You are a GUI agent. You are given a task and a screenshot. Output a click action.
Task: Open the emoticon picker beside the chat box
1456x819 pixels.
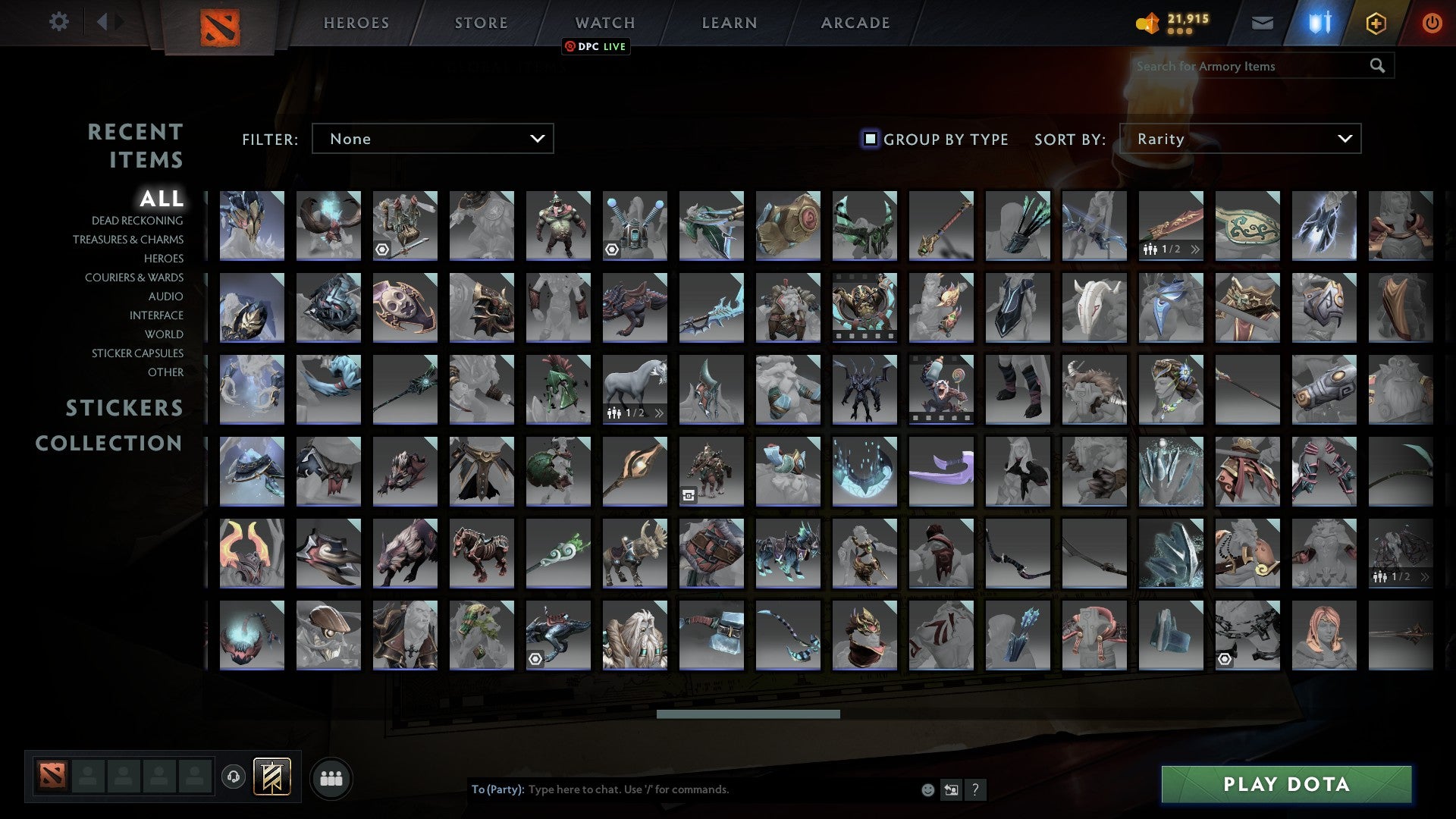[927, 789]
